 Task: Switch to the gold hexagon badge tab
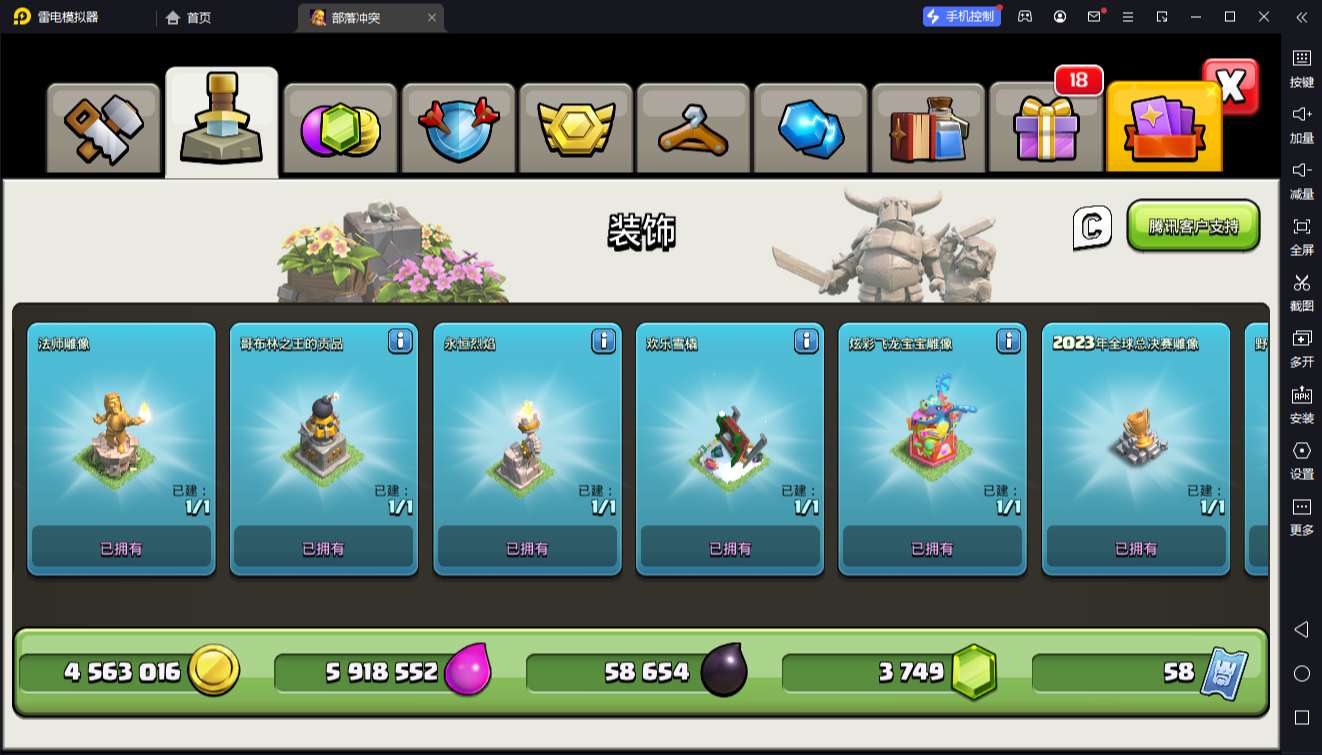(x=576, y=129)
